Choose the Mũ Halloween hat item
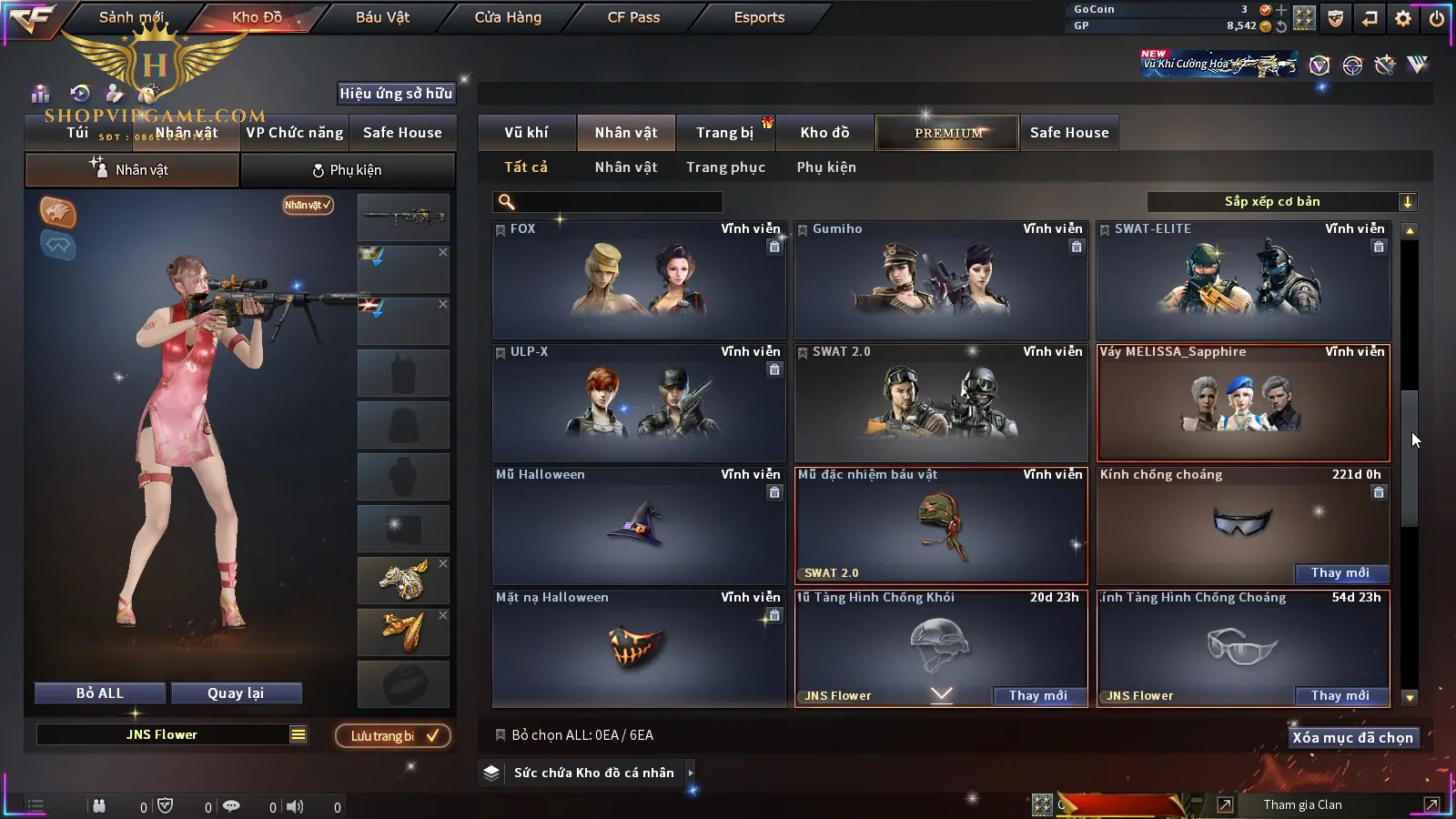The height and width of the screenshot is (819, 1456). (639, 526)
